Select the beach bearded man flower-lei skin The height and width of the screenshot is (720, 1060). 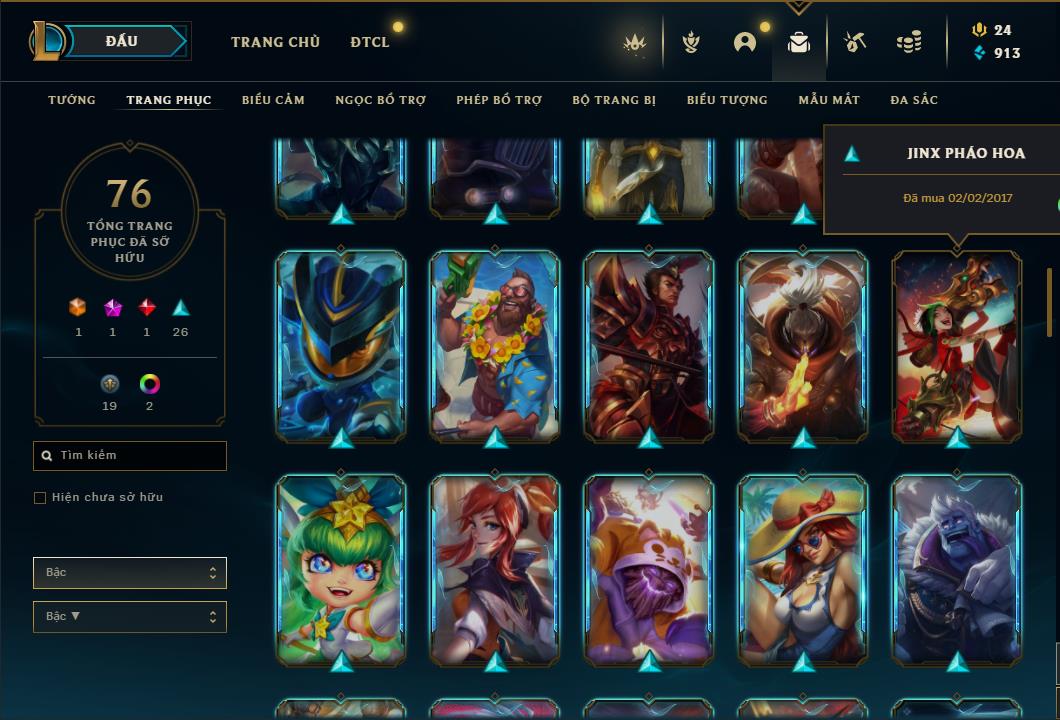coord(495,345)
